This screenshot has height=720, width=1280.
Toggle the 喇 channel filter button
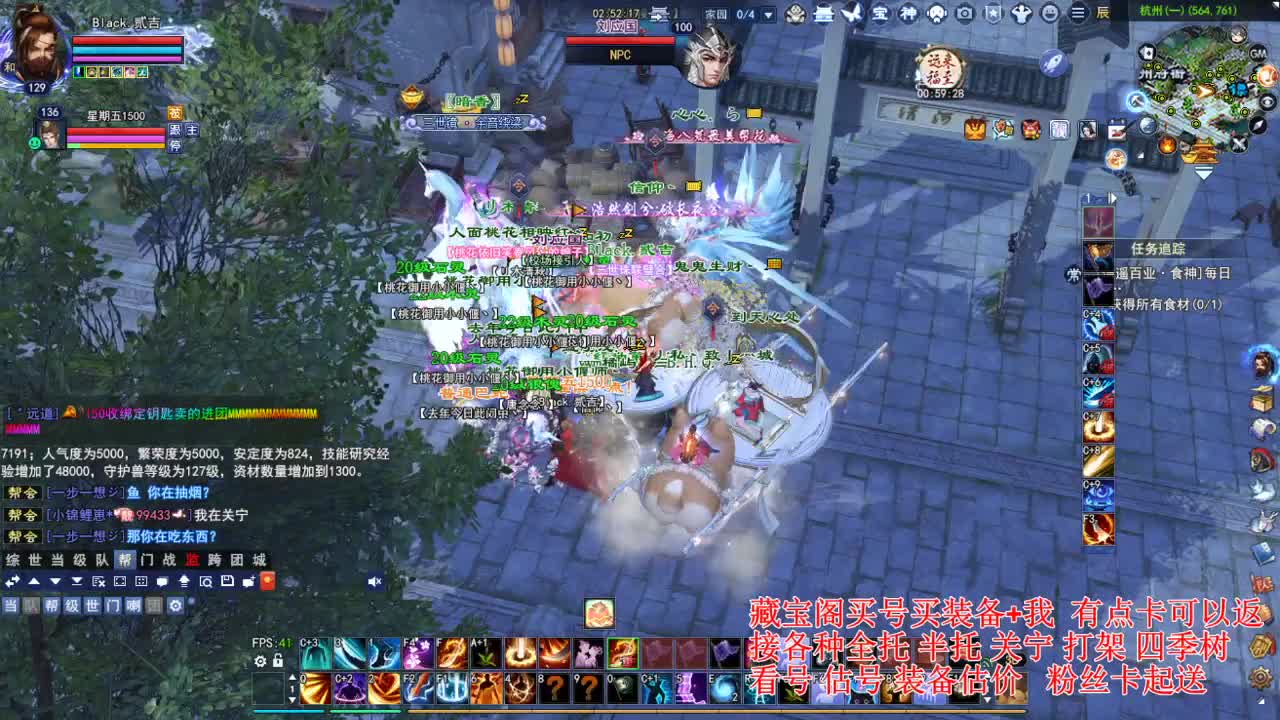135,605
